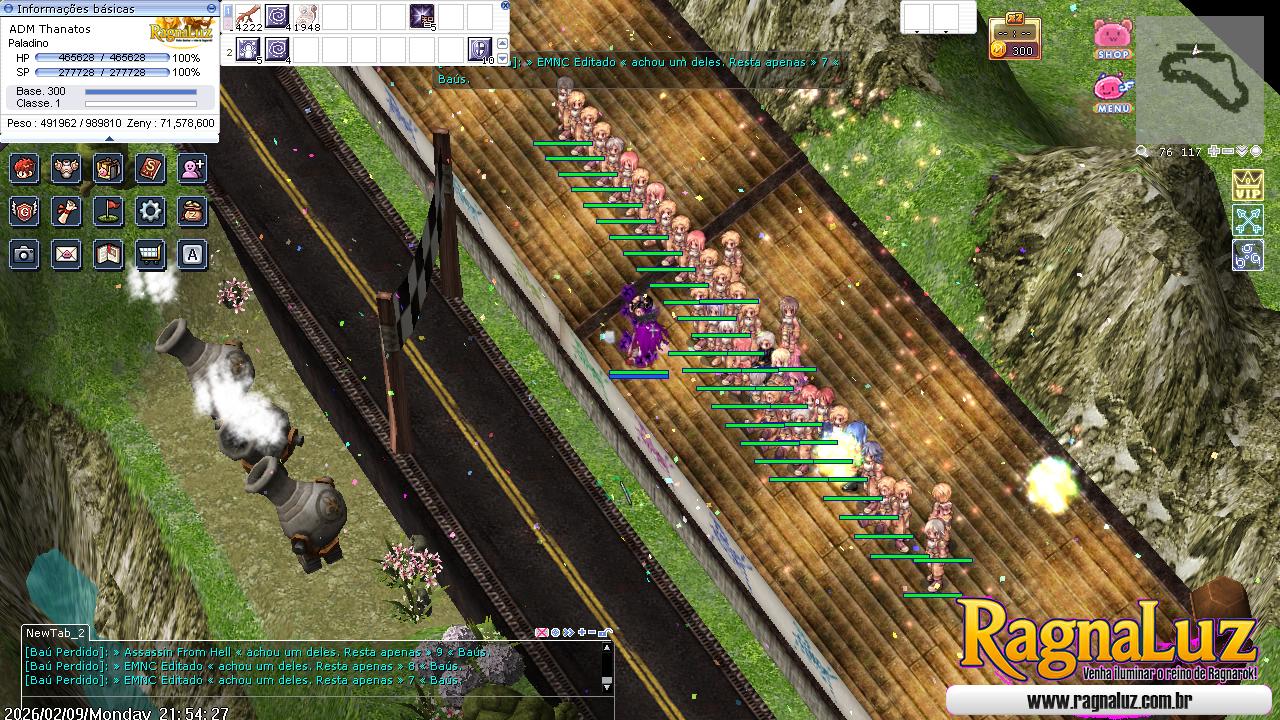Image resolution: width=1280 pixels, height=720 pixels.
Task: Open the VIP crown panel
Action: click(x=1247, y=185)
